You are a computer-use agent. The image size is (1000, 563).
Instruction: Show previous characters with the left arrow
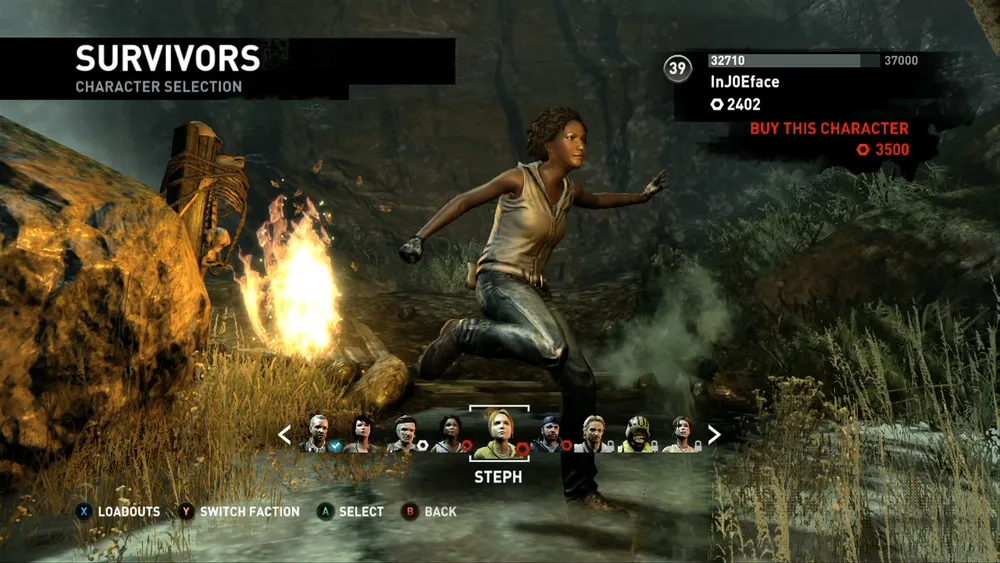pos(285,435)
